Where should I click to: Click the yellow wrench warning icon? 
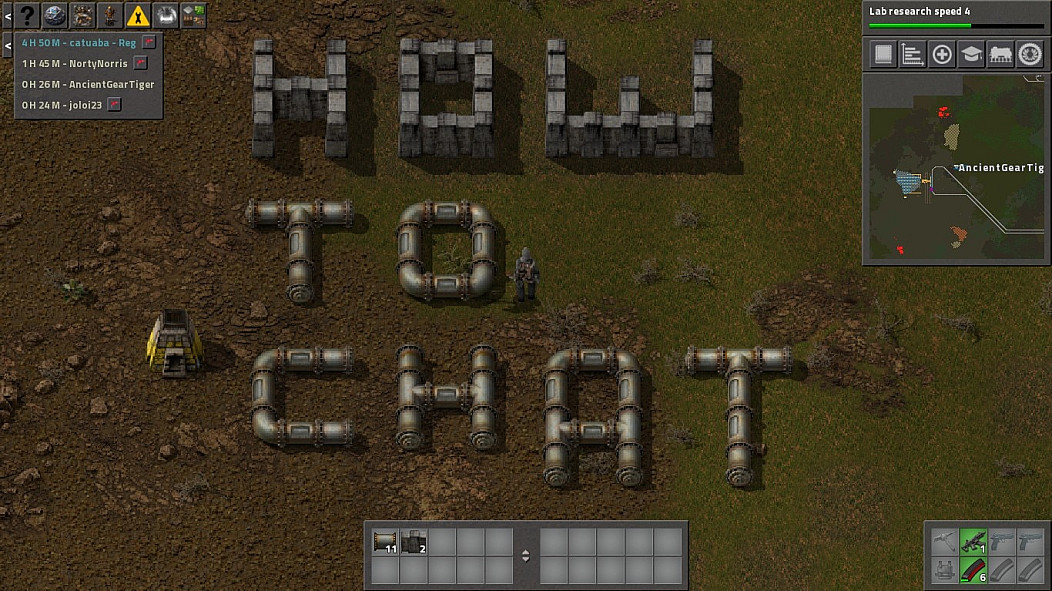(x=138, y=15)
